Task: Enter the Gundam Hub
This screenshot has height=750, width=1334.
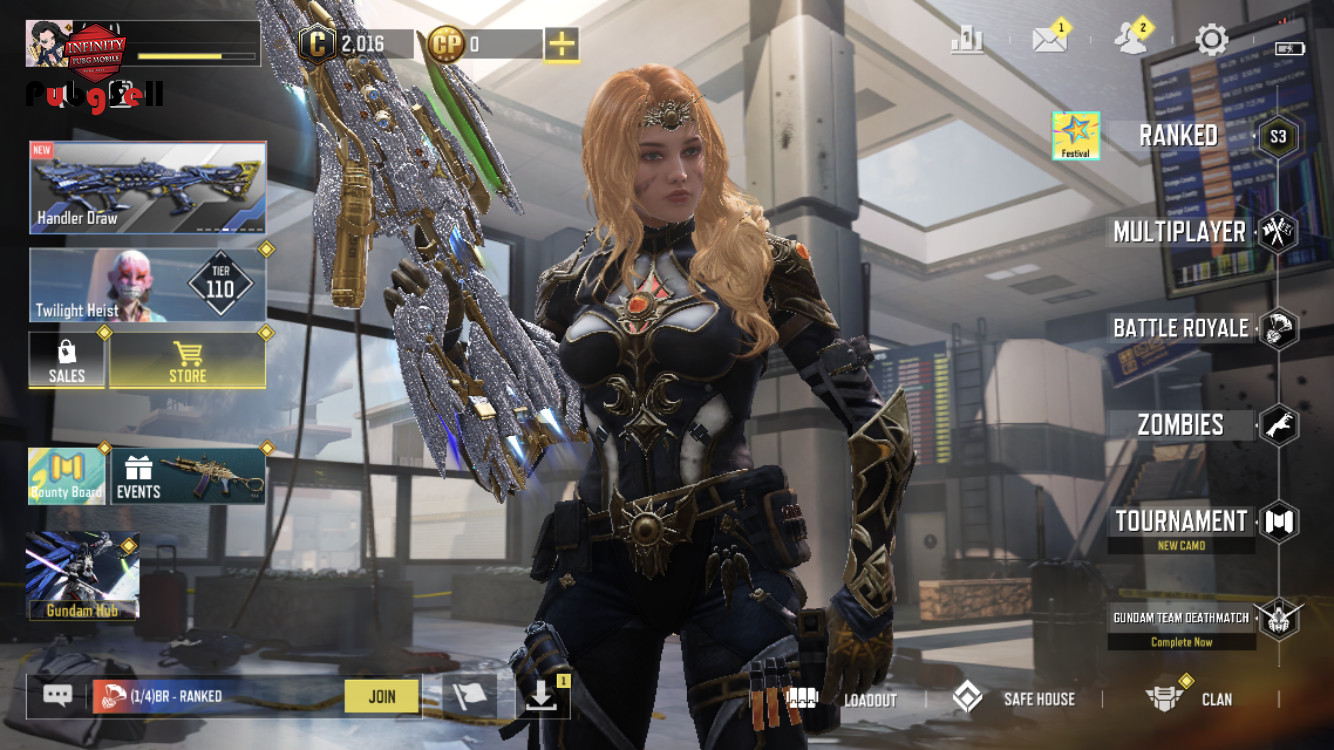Action: click(x=83, y=576)
